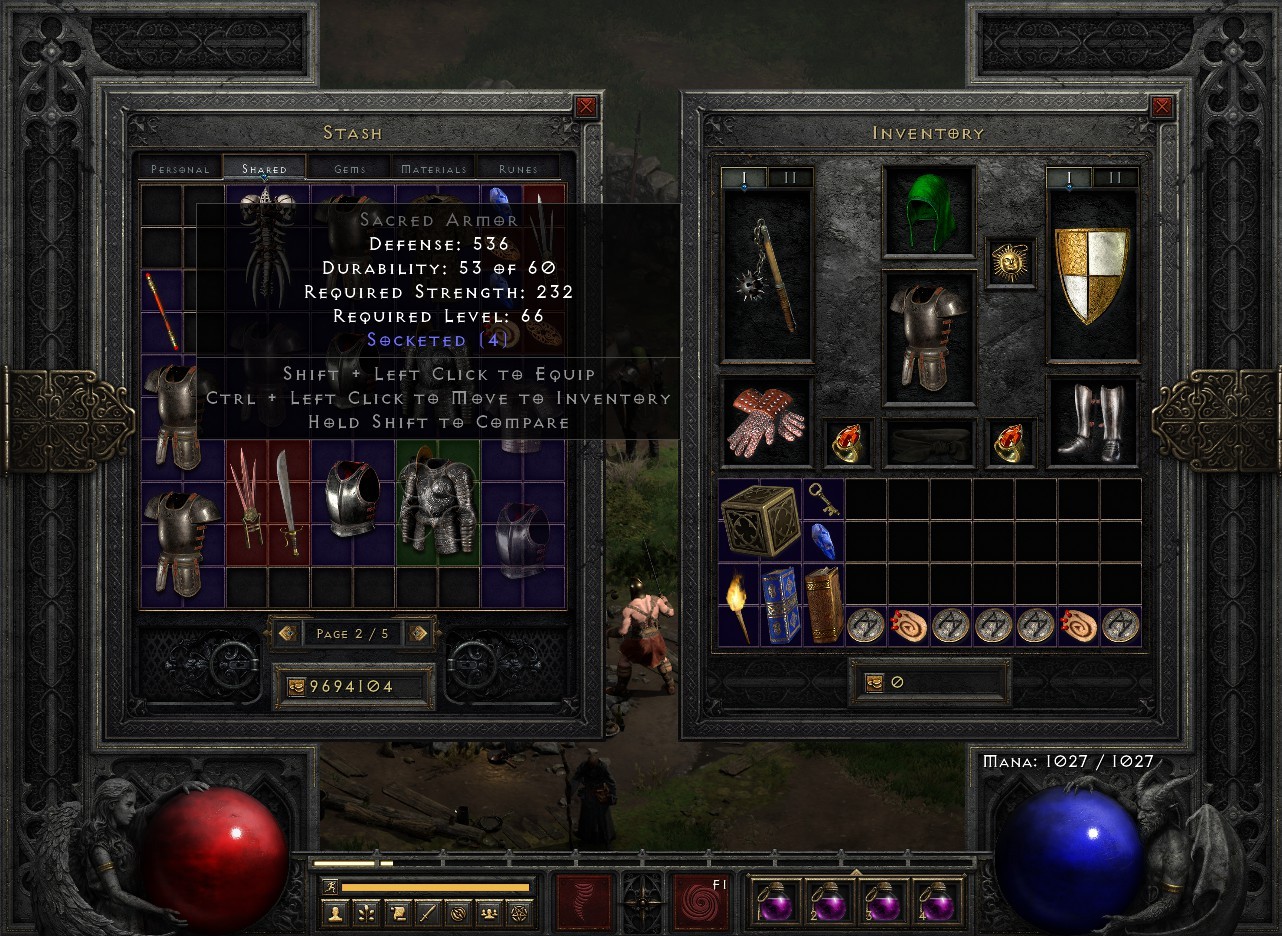Open the Personal stash tab
The width and height of the screenshot is (1282, 936).
click(179, 168)
